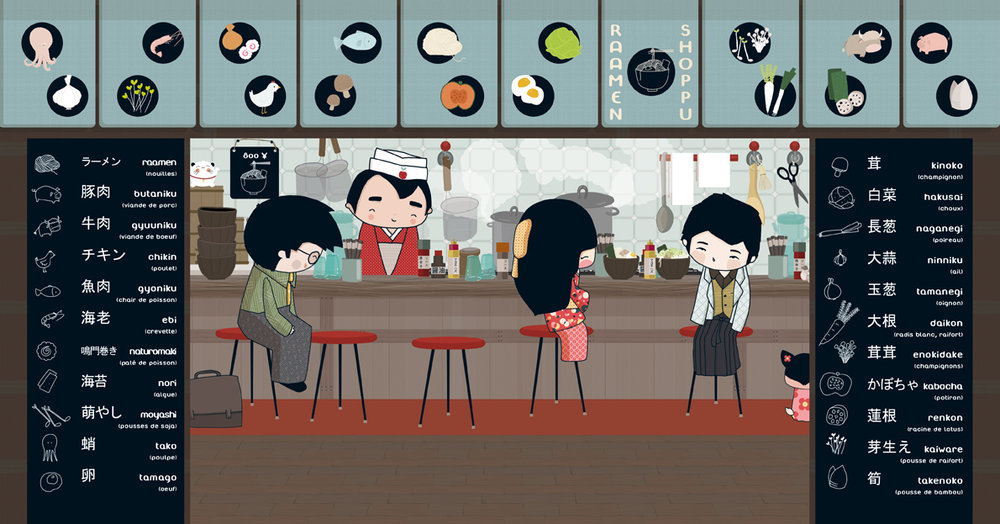Choose the nori and lotus root icon

(x=845, y=90)
